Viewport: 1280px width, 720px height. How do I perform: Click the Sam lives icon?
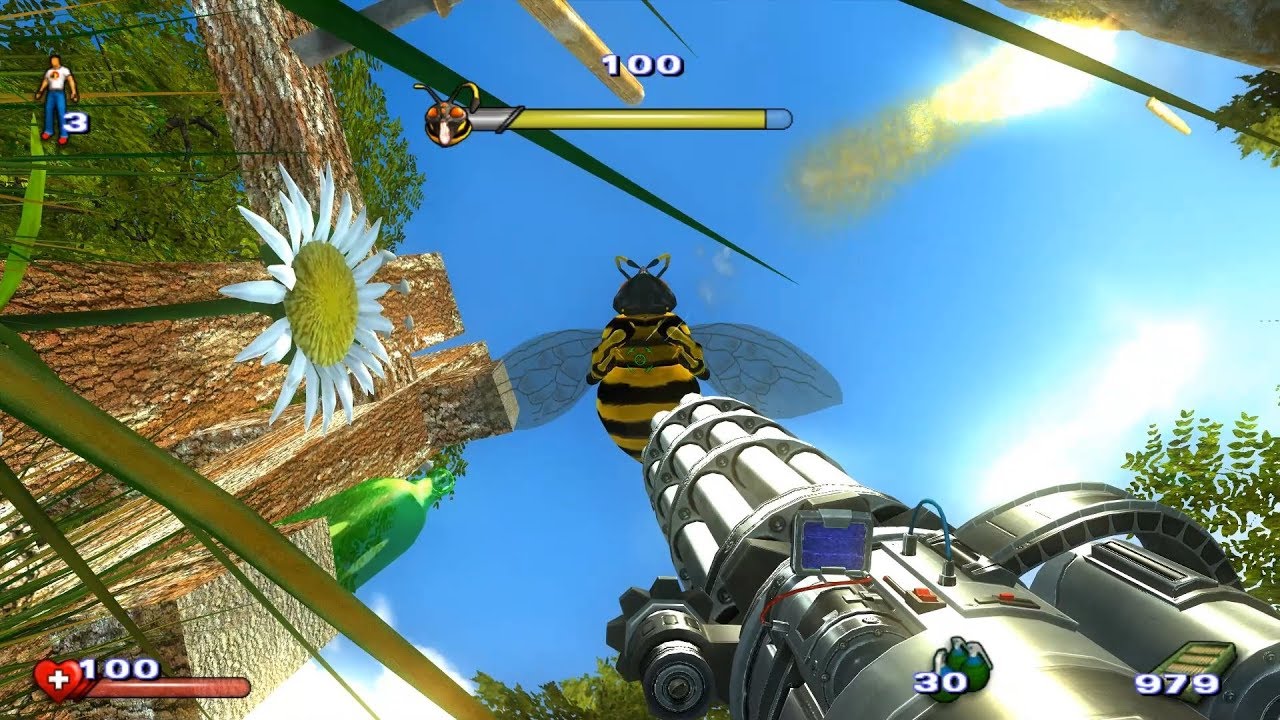[55, 98]
